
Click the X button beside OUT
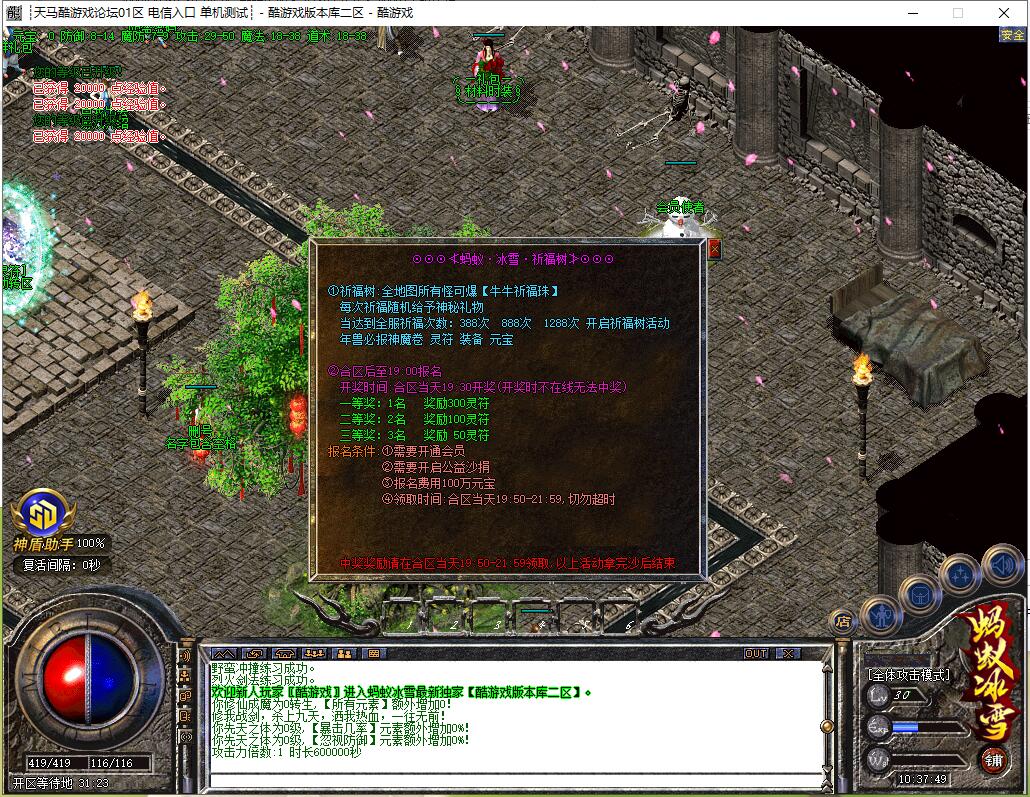pyautogui.click(x=788, y=653)
